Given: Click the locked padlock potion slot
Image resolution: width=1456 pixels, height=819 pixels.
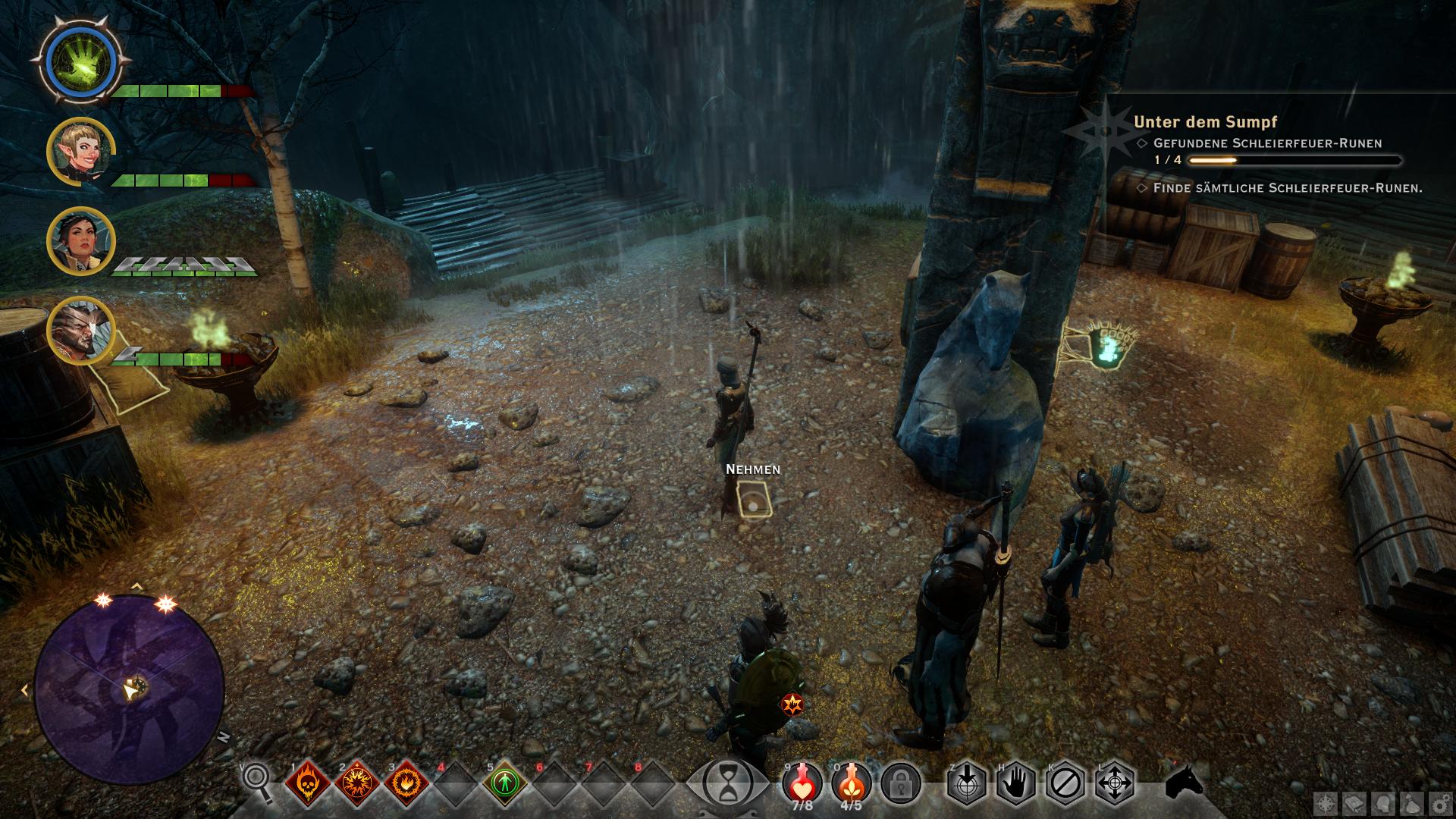Looking at the screenshot, I should (901, 783).
